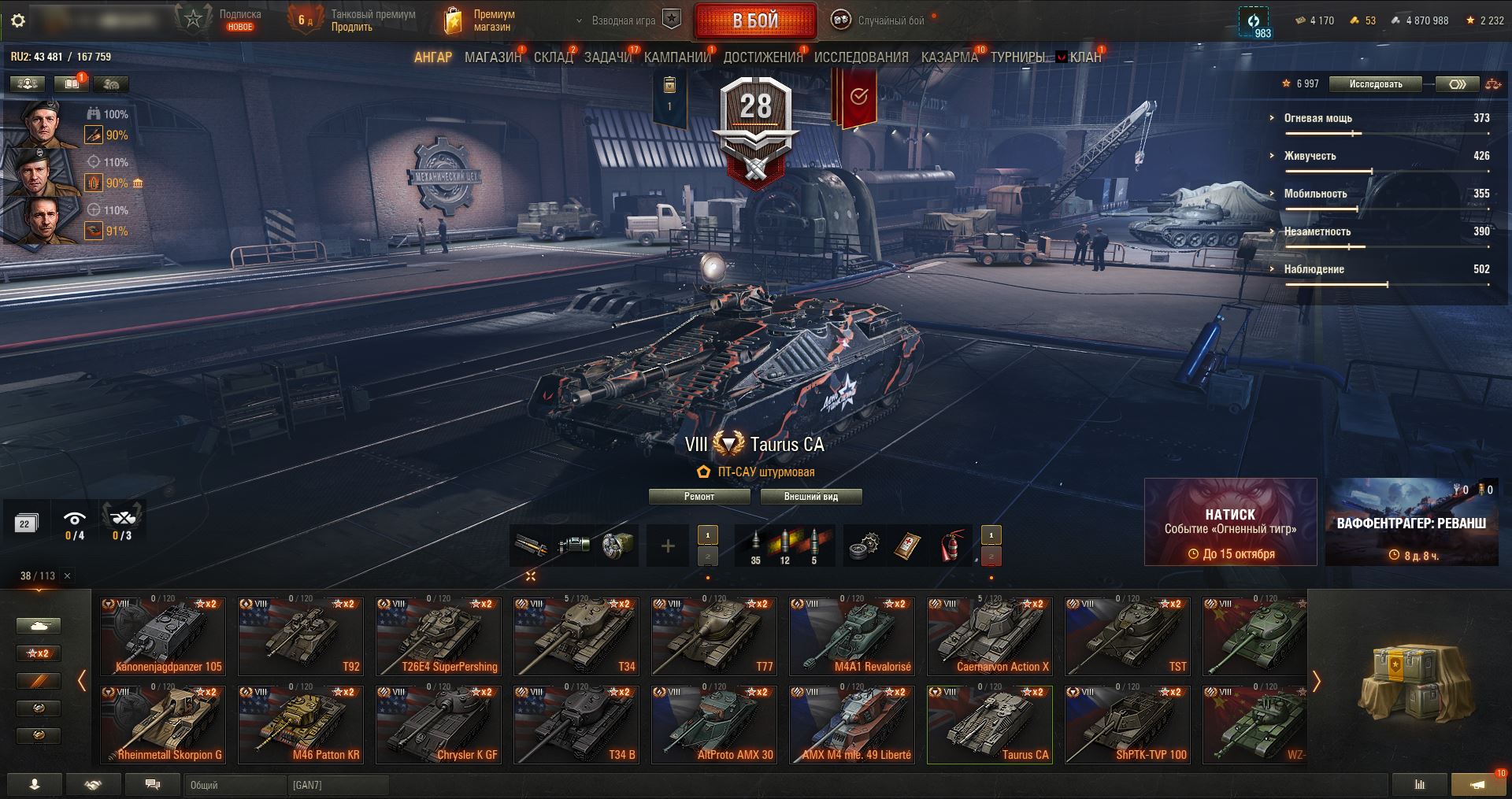Switch to the МАГАЗИН tab

[493, 57]
